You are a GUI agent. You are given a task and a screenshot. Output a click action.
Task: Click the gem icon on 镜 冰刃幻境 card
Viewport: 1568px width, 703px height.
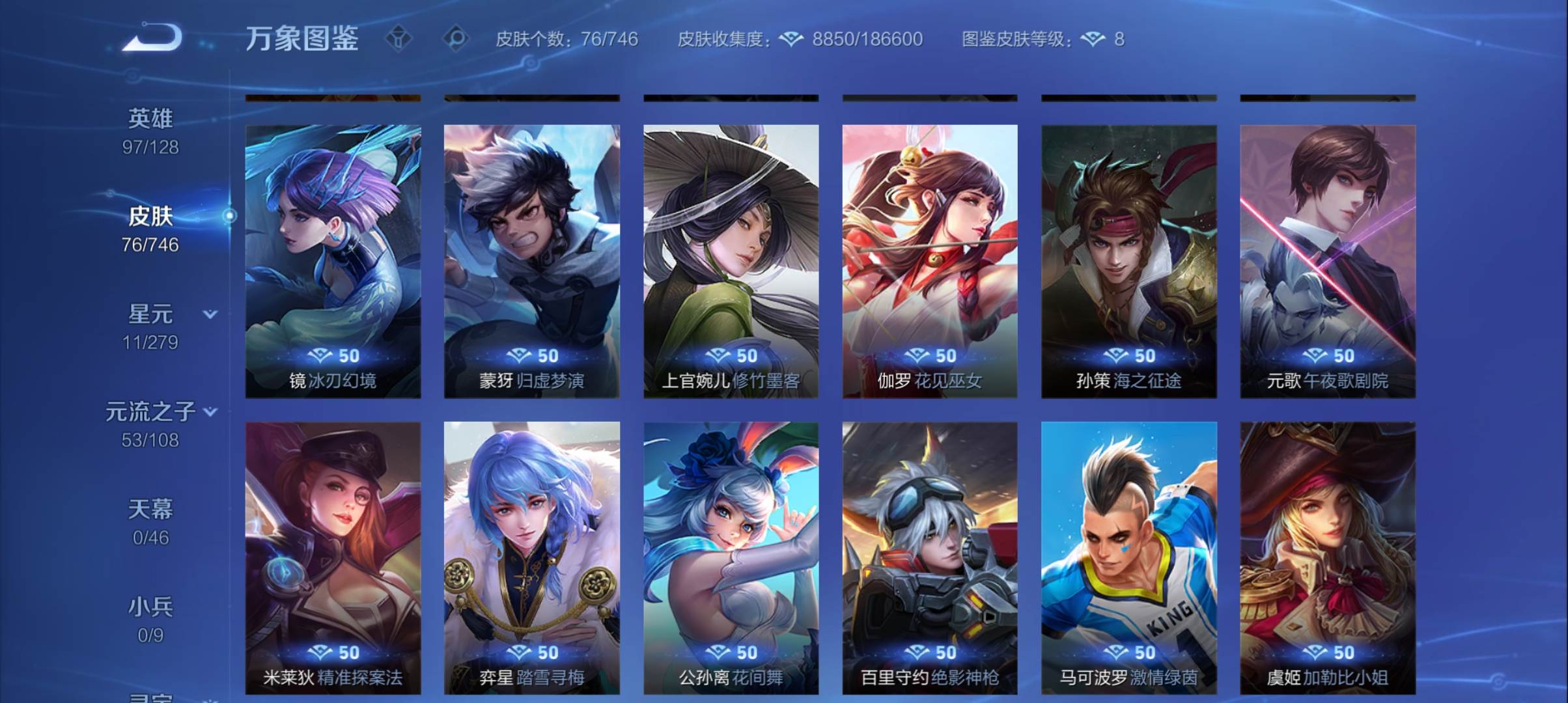(x=320, y=355)
